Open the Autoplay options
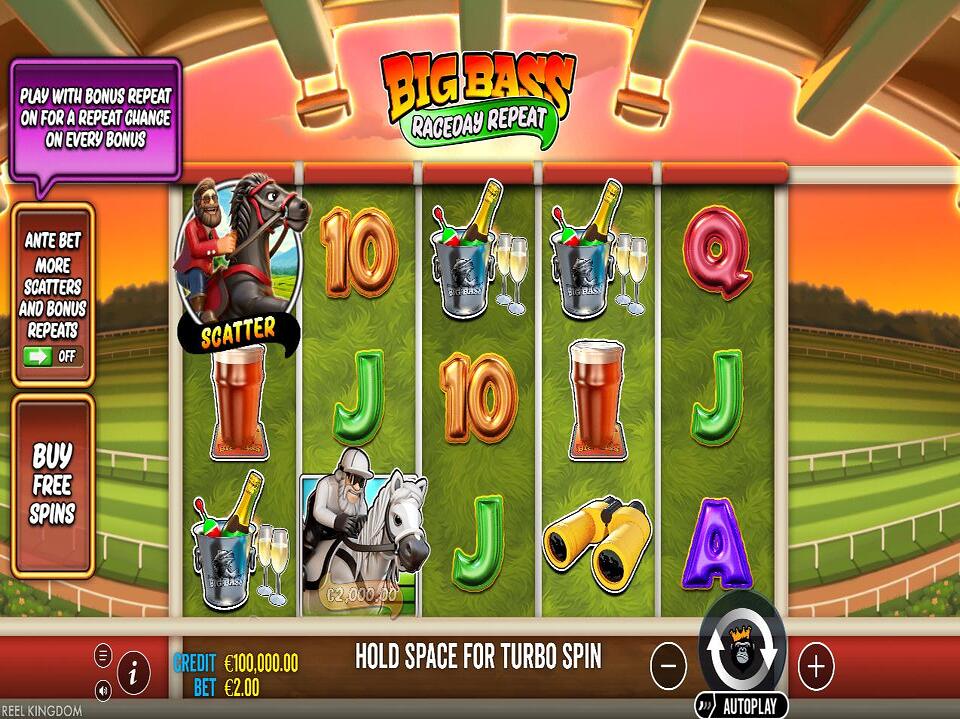960x719 pixels. click(x=742, y=704)
